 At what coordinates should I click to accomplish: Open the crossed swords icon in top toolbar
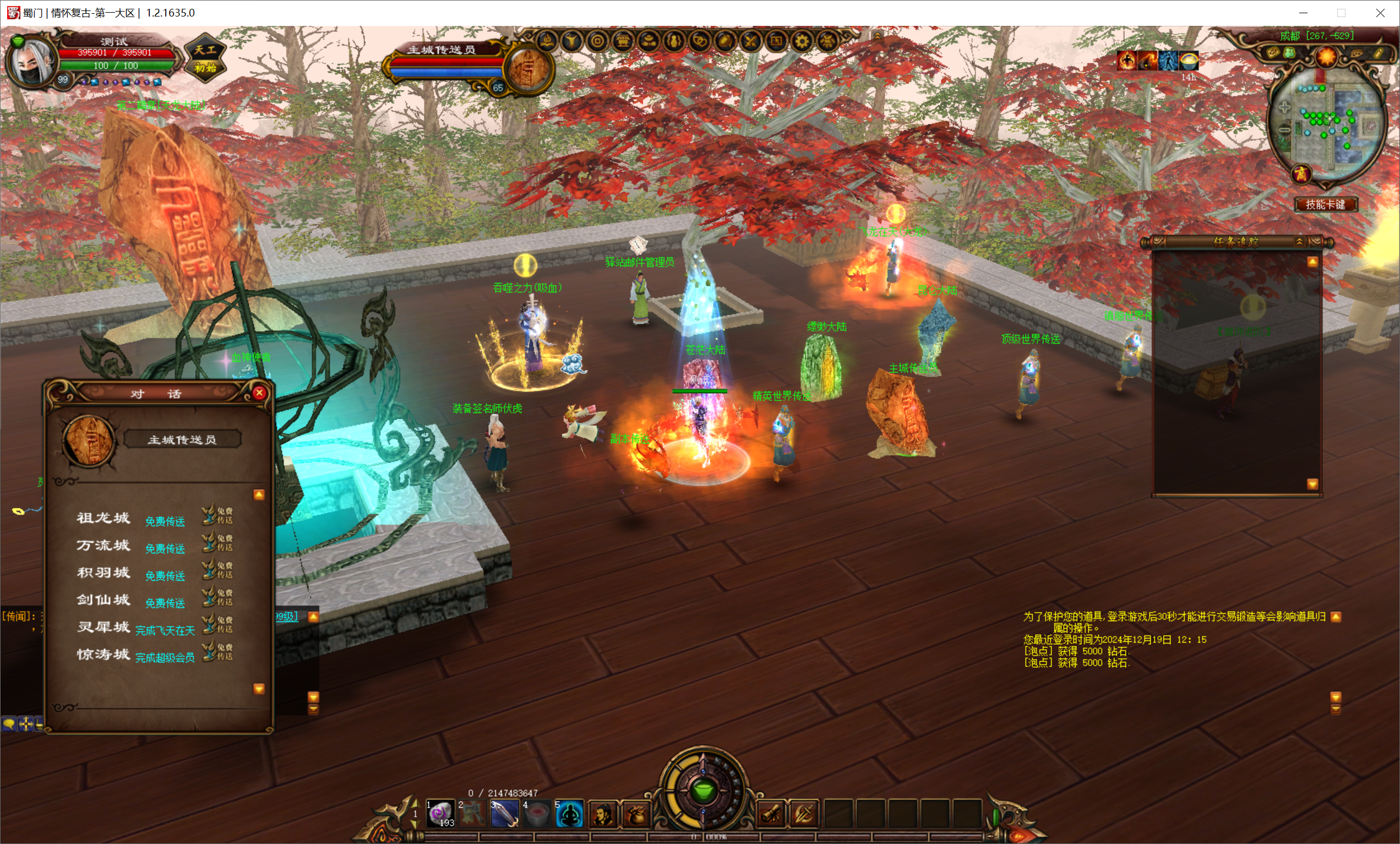750,41
